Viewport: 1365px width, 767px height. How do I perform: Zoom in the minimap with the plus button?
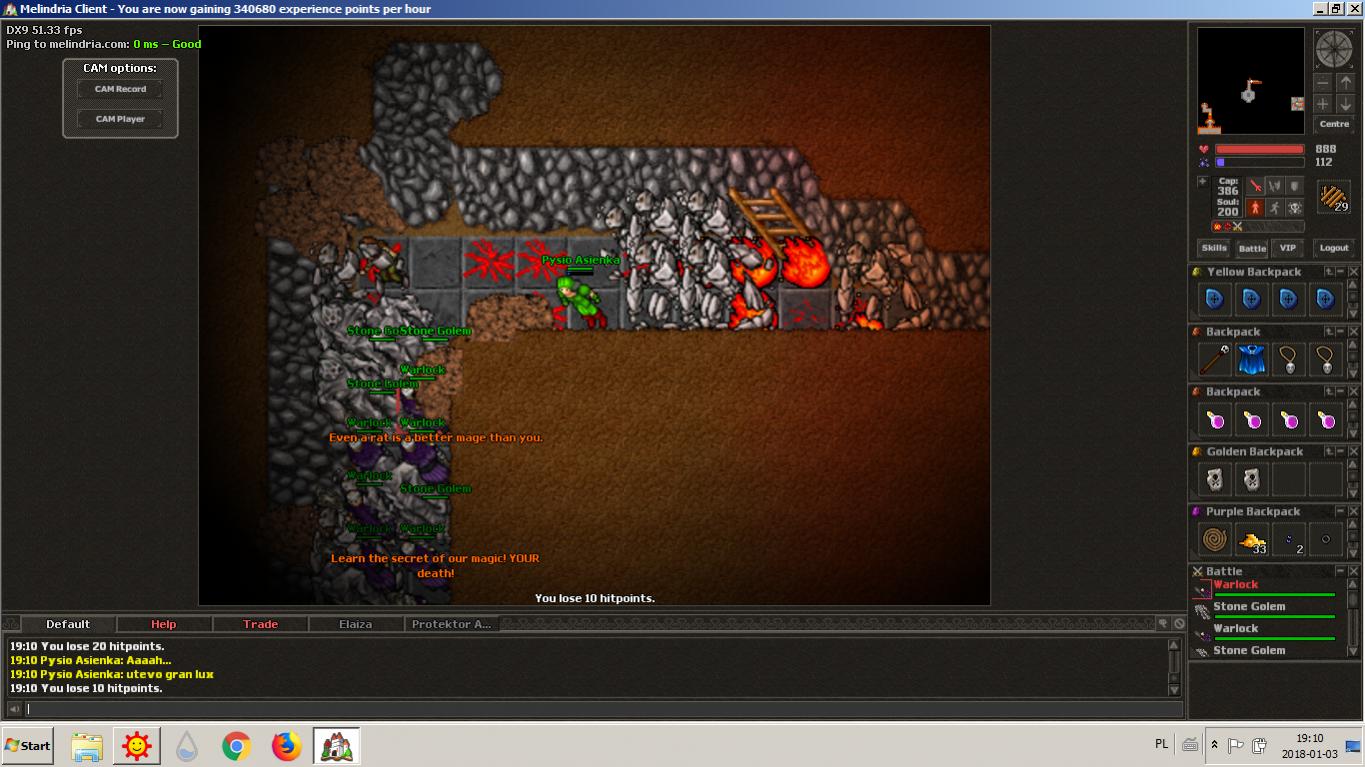coord(1323,104)
